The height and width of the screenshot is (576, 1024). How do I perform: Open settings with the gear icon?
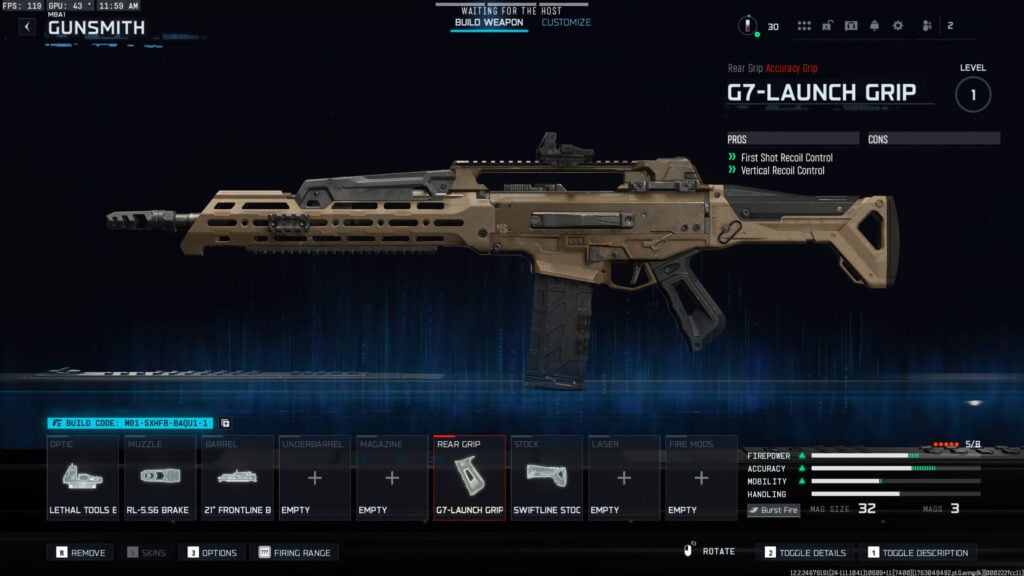(x=897, y=26)
